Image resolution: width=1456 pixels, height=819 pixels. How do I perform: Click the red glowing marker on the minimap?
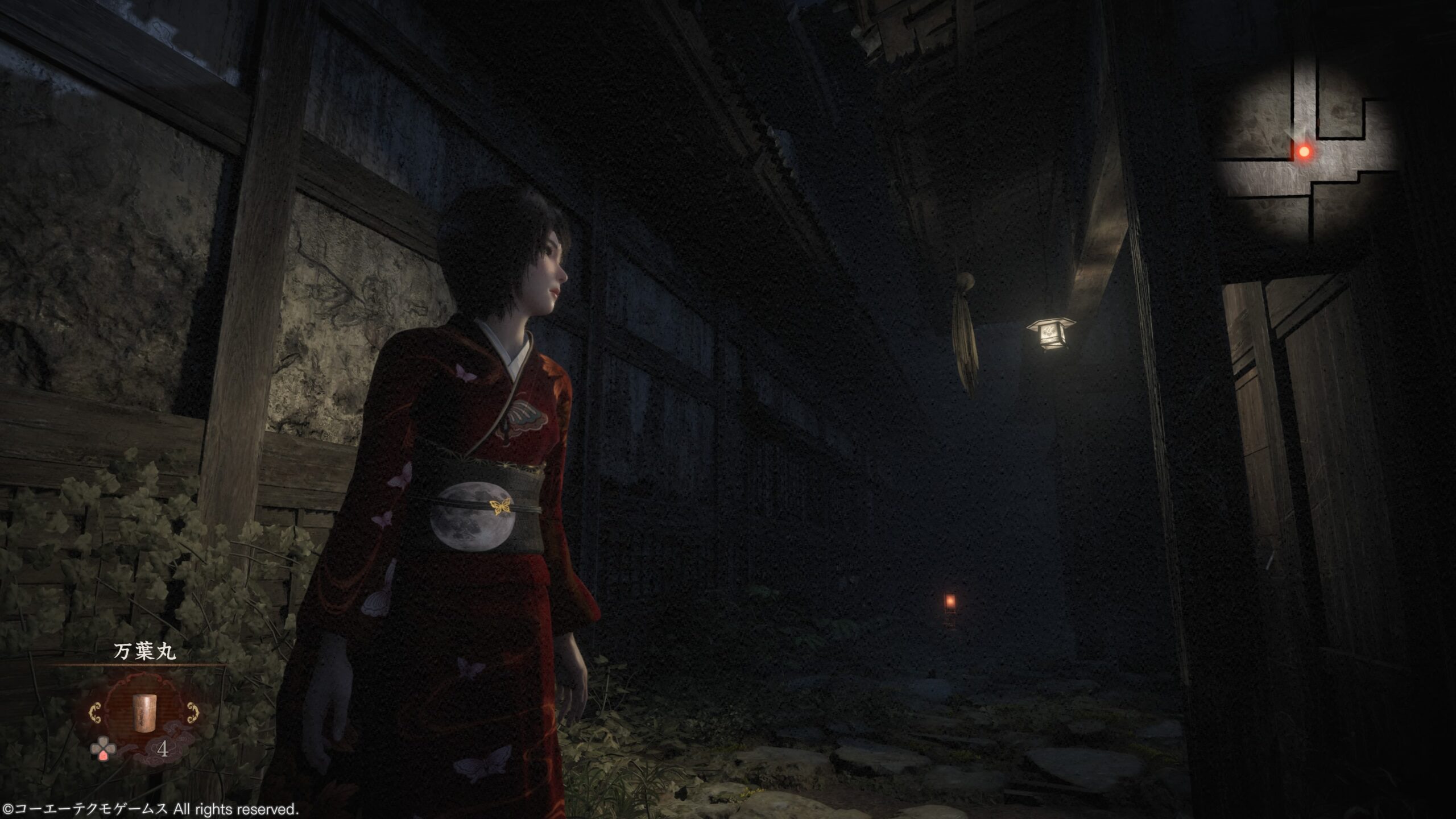coord(1304,151)
